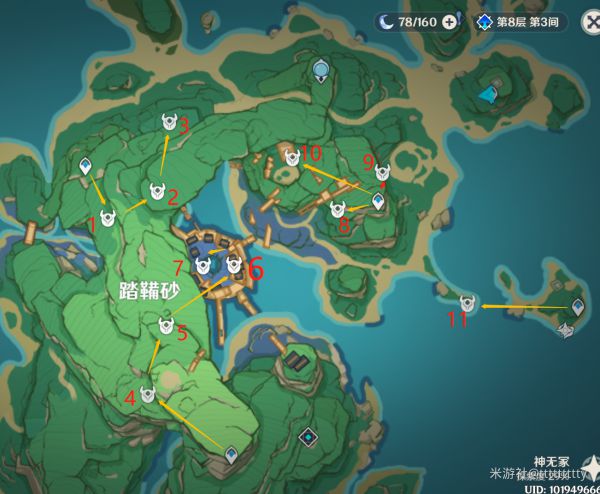Image resolution: width=600 pixels, height=494 pixels.
Task: Select enemy marker numbered 11 on islet
Action: click(x=466, y=302)
